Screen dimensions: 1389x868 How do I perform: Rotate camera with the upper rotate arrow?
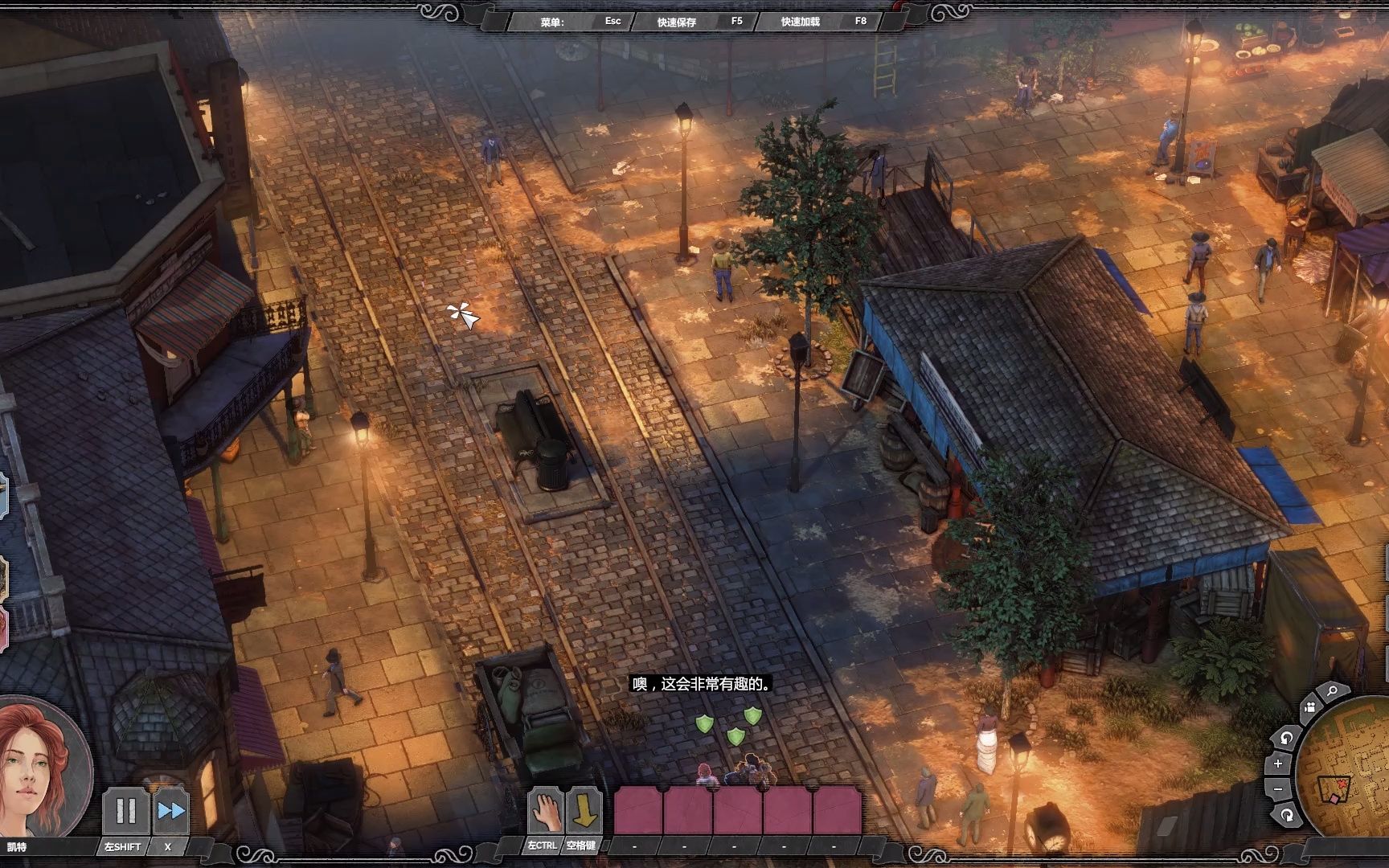[1285, 738]
